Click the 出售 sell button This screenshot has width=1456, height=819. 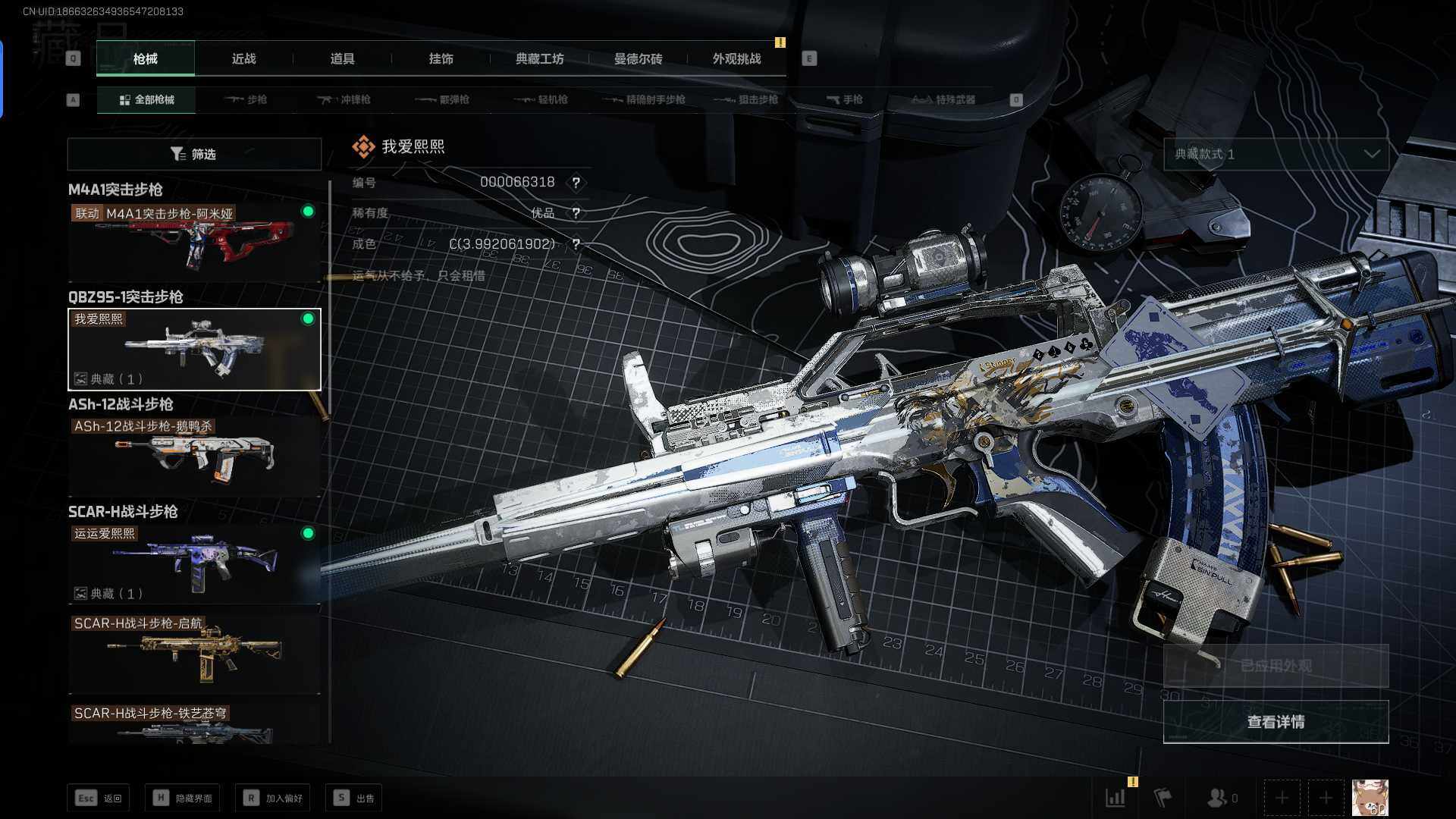[x=354, y=798]
